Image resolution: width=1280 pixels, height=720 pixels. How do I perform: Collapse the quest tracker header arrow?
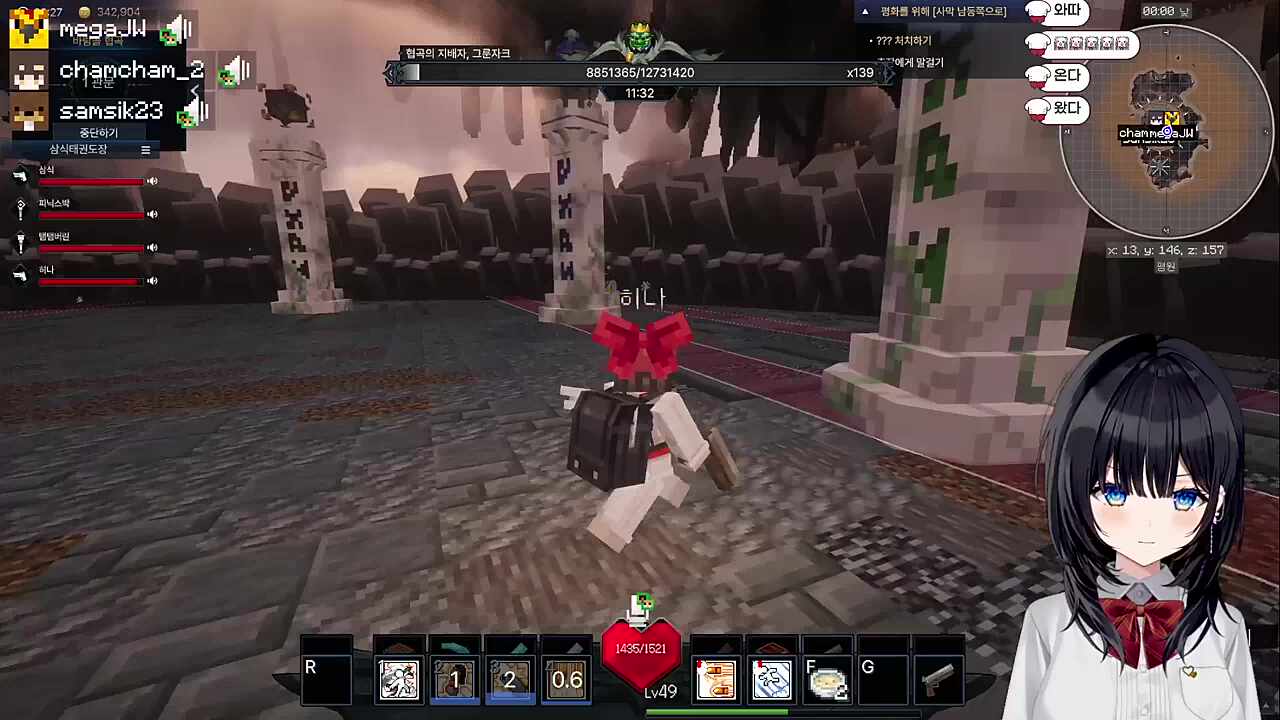click(x=865, y=11)
